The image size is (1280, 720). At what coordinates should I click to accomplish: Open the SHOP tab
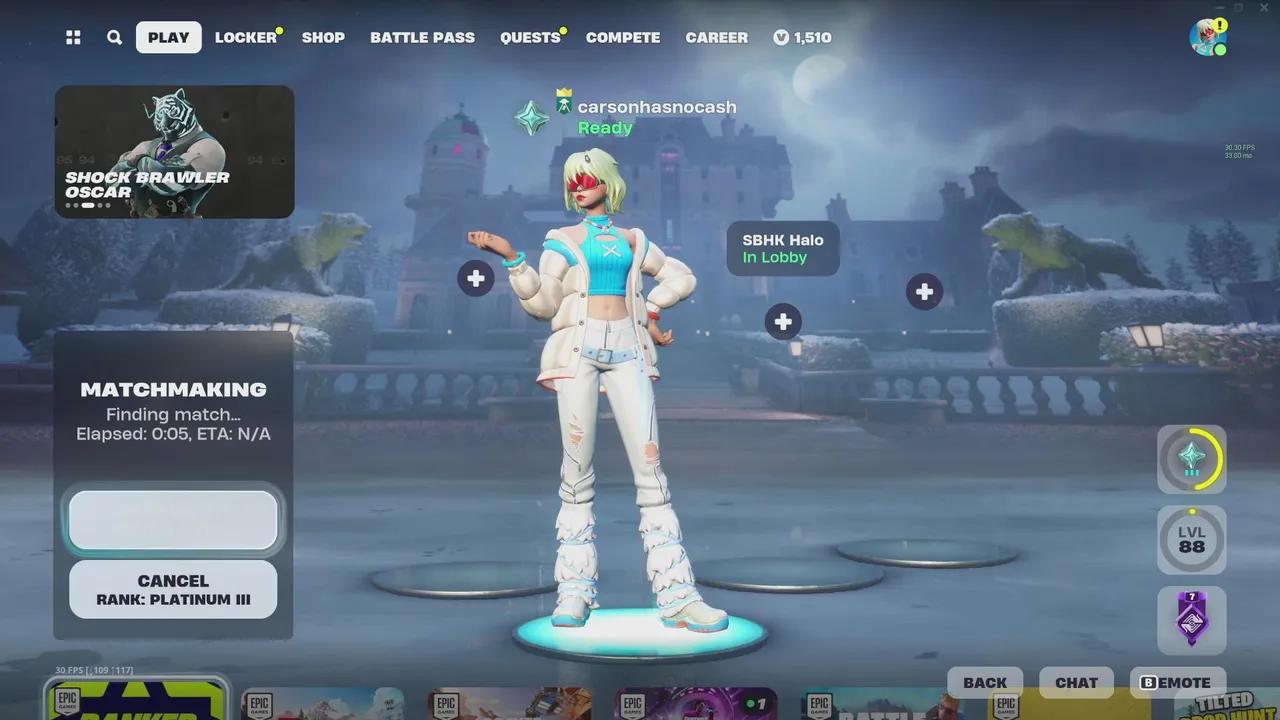(323, 38)
